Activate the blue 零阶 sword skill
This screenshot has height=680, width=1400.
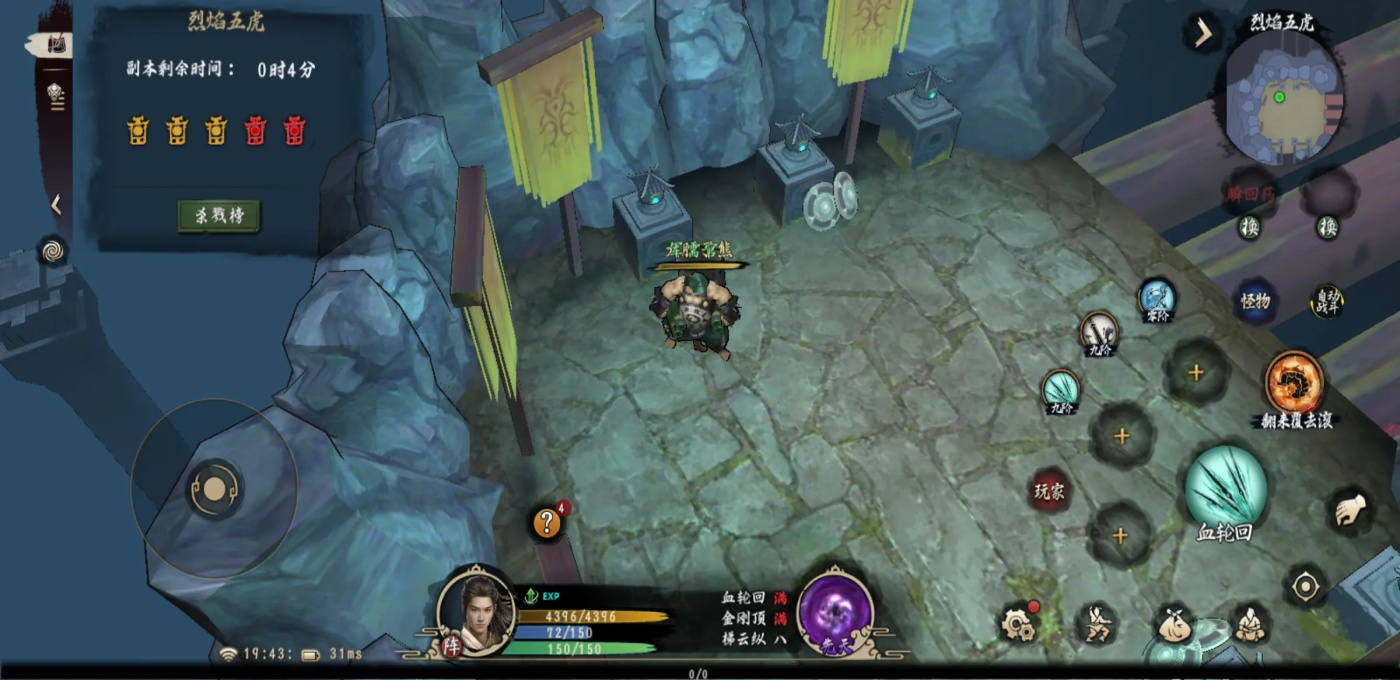click(x=1156, y=297)
